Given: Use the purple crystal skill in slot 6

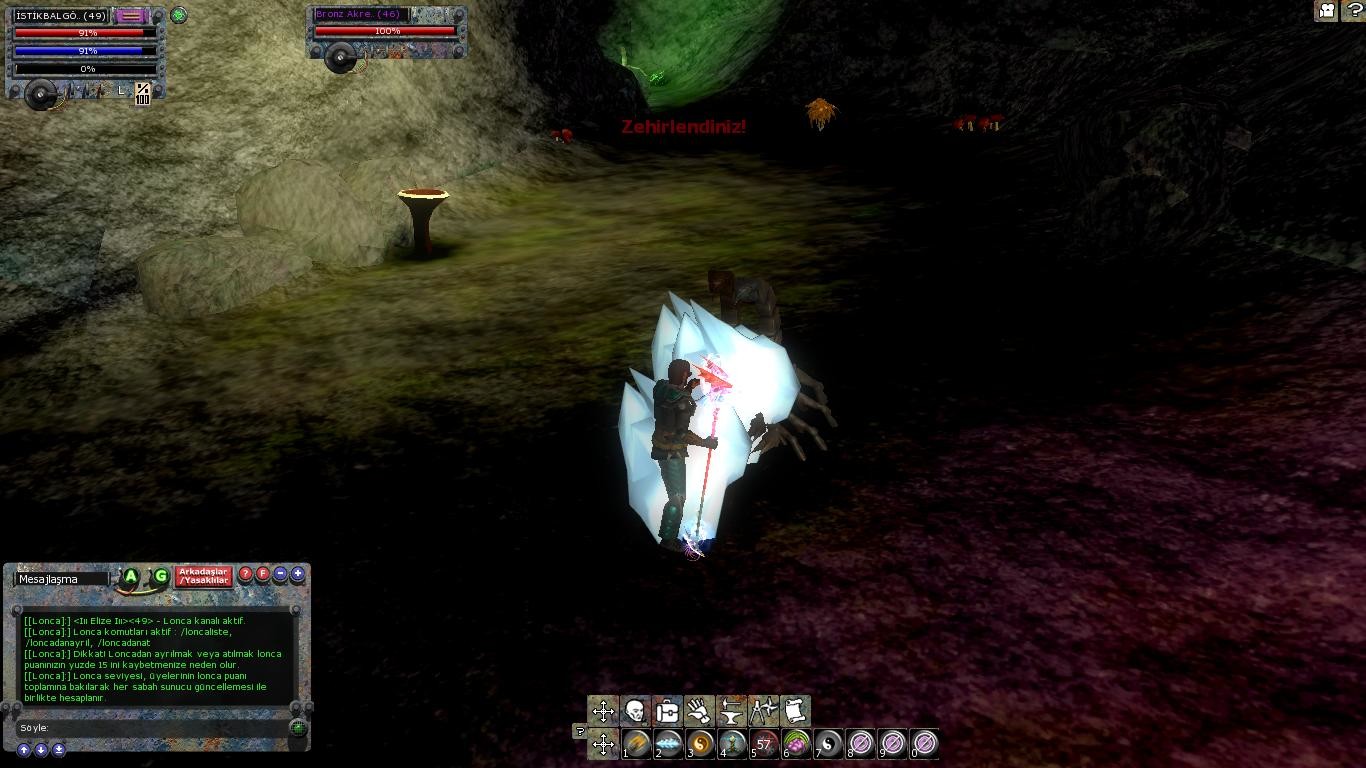Looking at the screenshot, I should [796, 743].
